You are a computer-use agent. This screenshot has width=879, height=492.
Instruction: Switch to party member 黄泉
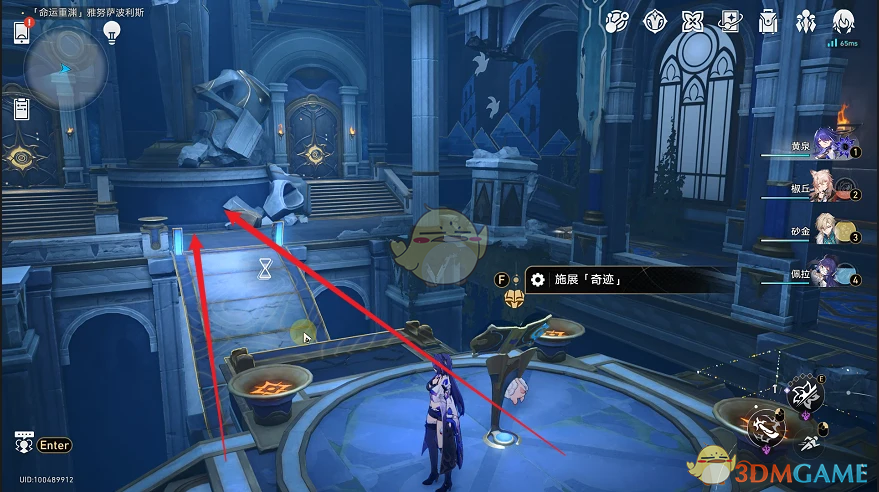click(x=830, y=147)
